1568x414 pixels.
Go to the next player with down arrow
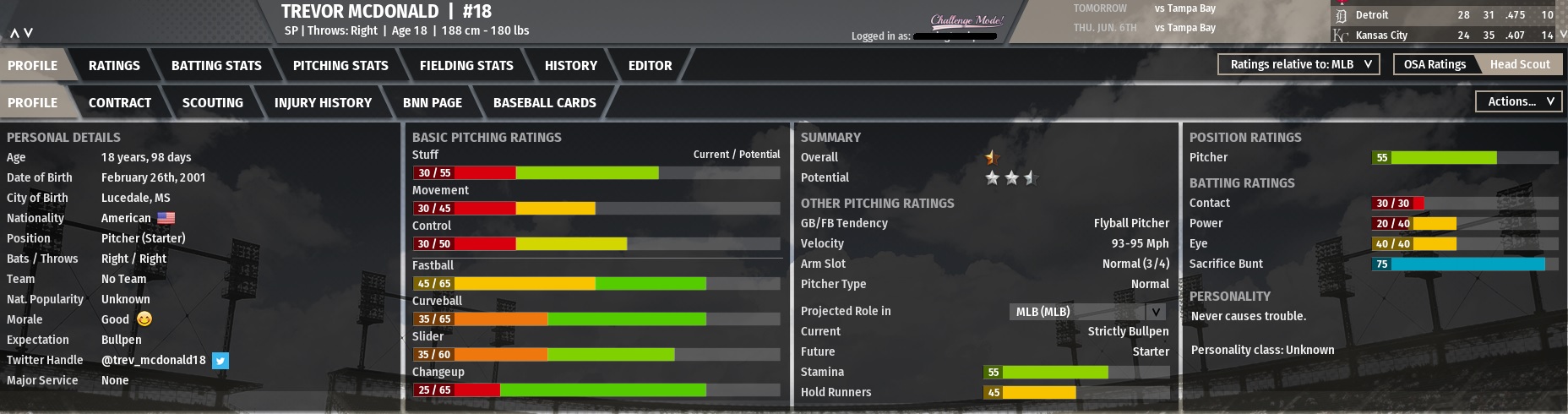click(29, 33)
